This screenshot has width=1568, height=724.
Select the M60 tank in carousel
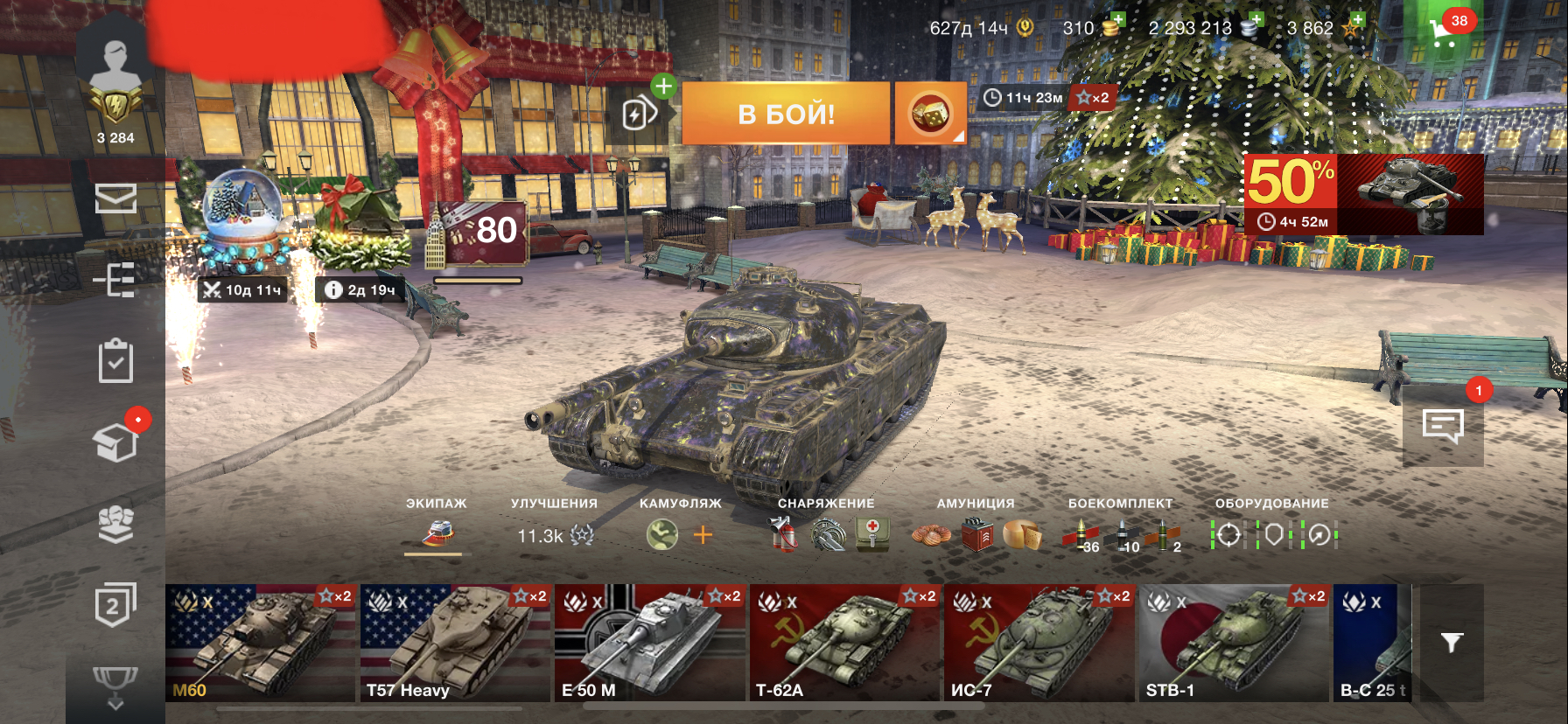tap(261, 643)
